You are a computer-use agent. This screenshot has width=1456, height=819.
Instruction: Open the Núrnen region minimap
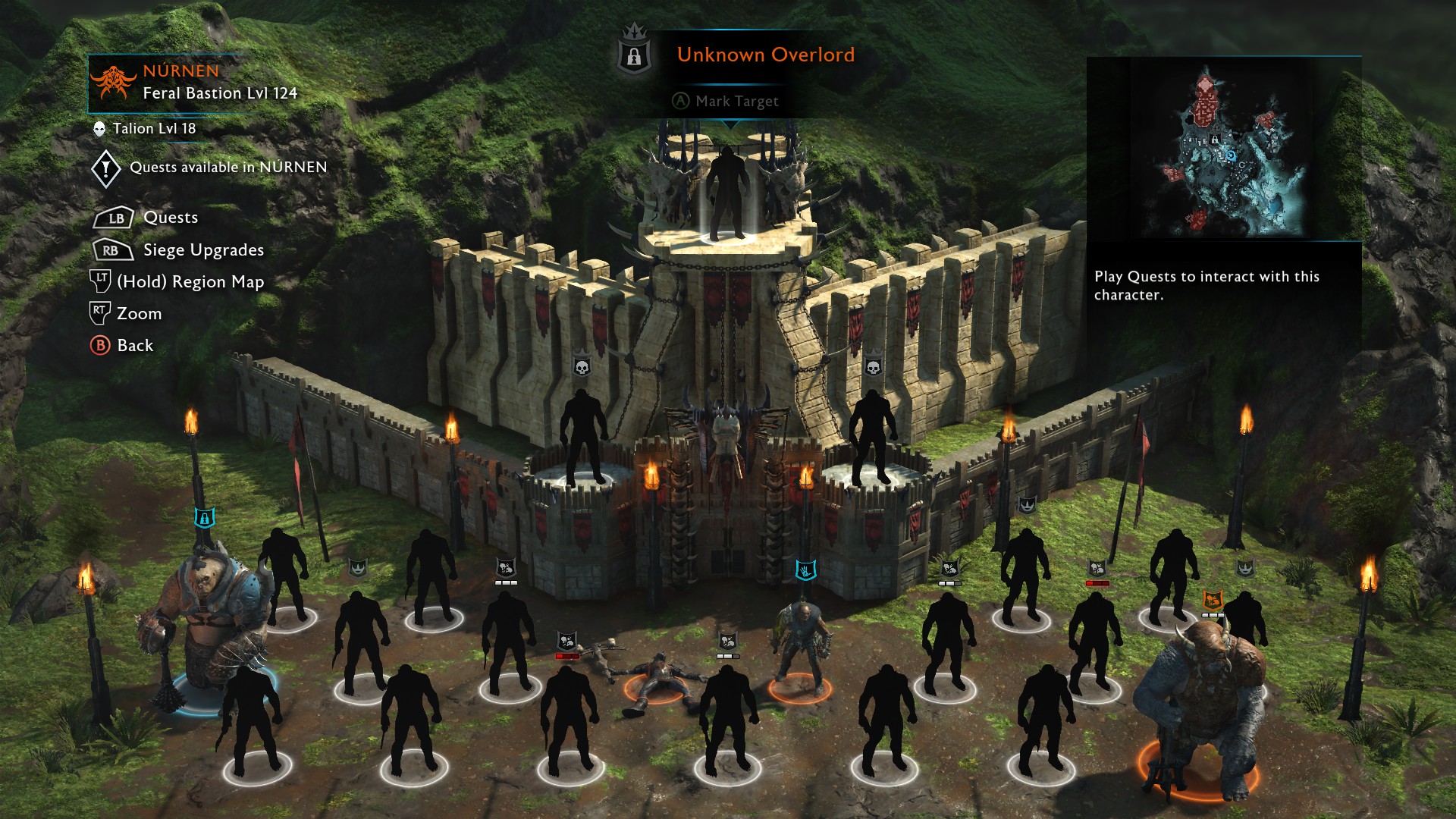[x=1223, y=150]
